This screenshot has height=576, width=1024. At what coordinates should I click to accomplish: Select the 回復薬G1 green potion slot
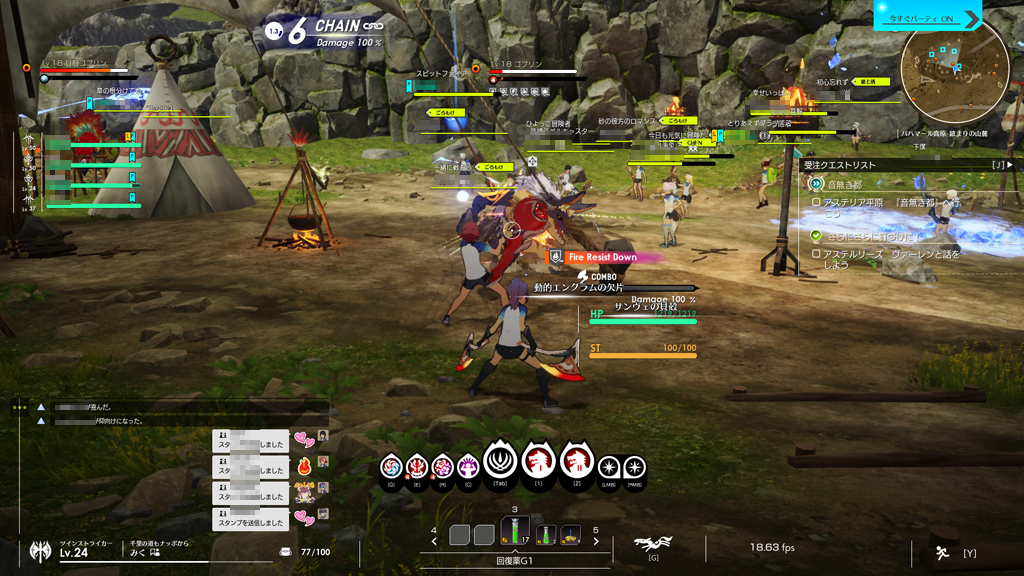click(515, 534)
